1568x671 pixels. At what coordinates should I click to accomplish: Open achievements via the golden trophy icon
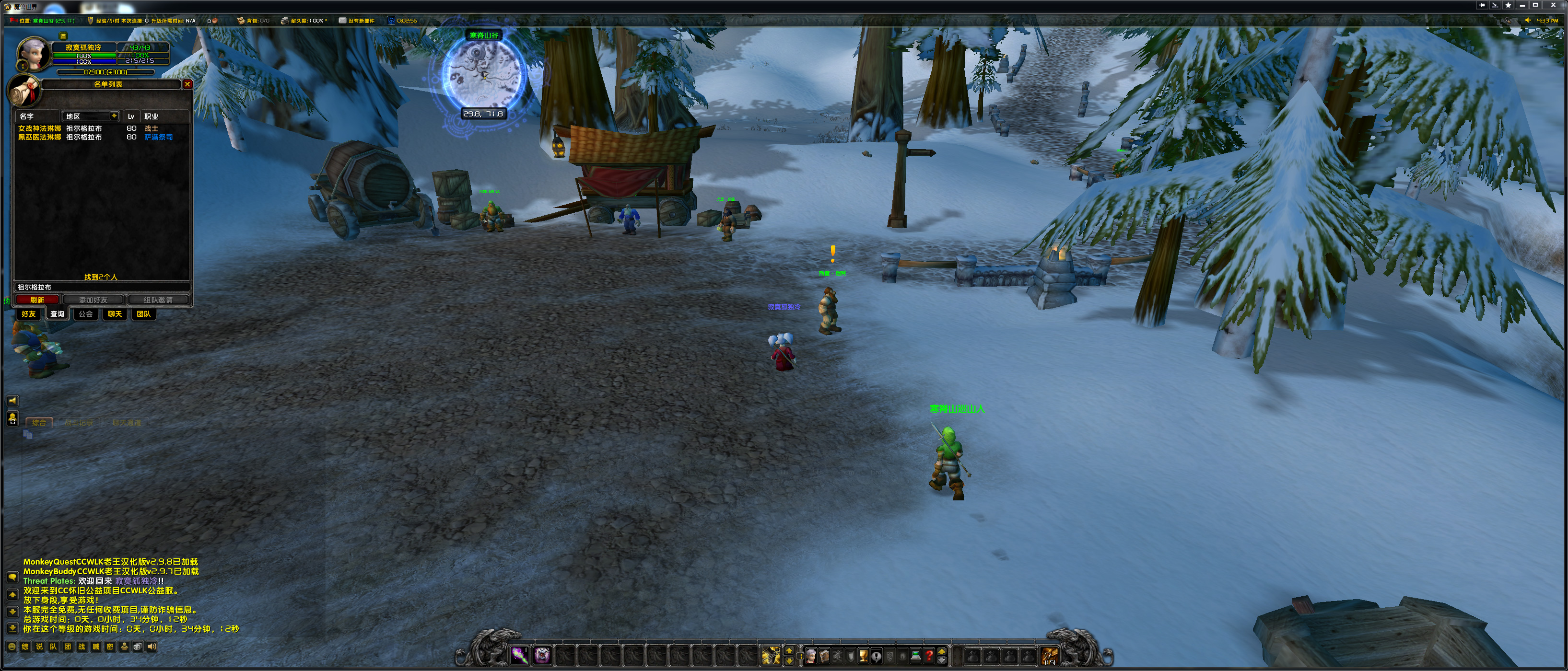click(863, 656)
